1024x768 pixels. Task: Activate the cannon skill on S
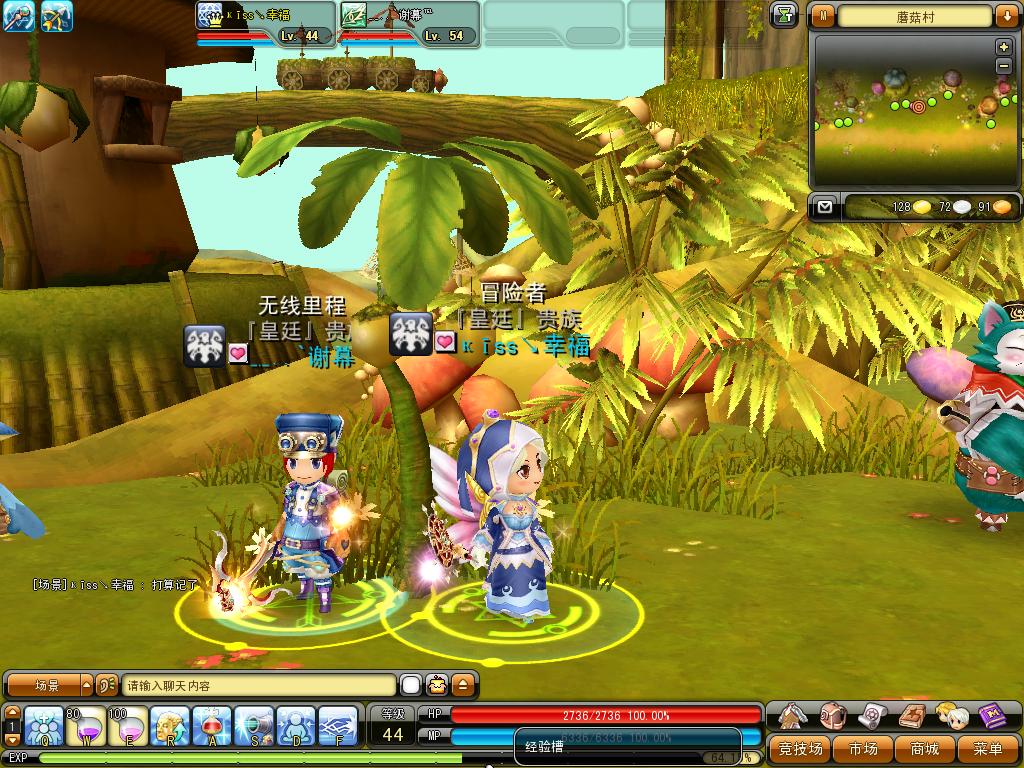coord(254,725)
